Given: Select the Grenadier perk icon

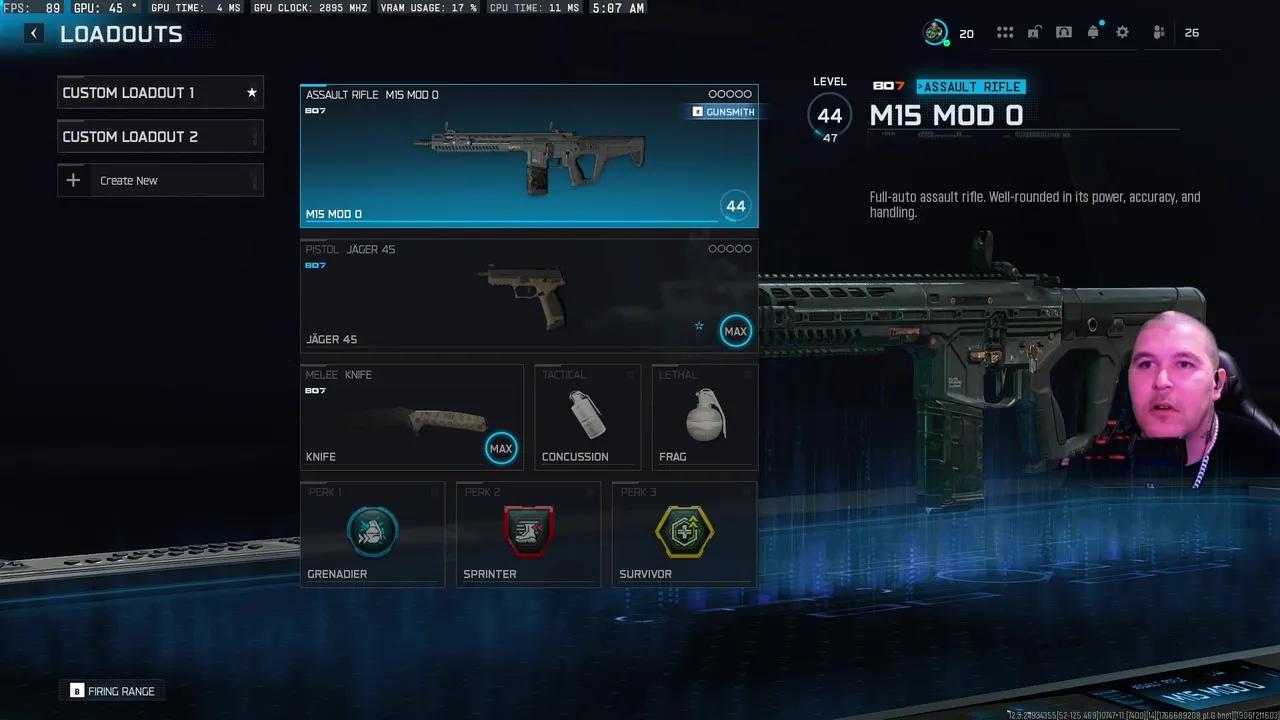Looking at the screenshot, I should 372,531.
